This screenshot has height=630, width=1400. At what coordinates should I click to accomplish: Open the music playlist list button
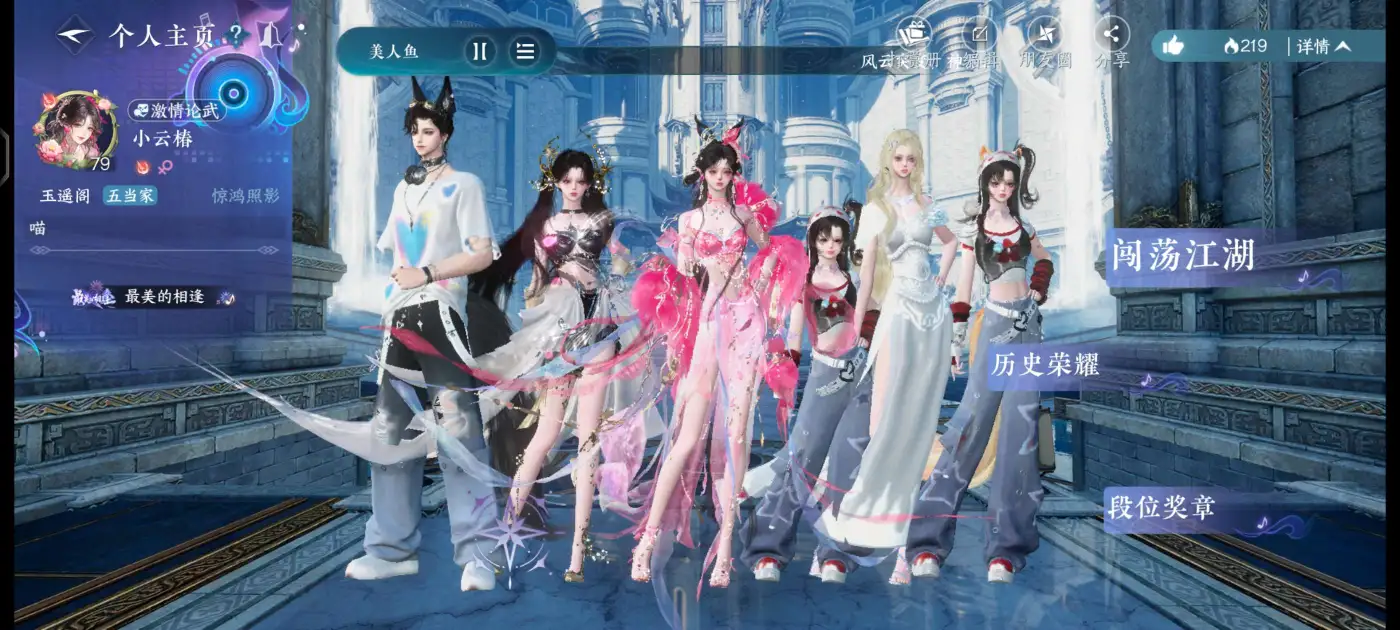coord(525,51)
